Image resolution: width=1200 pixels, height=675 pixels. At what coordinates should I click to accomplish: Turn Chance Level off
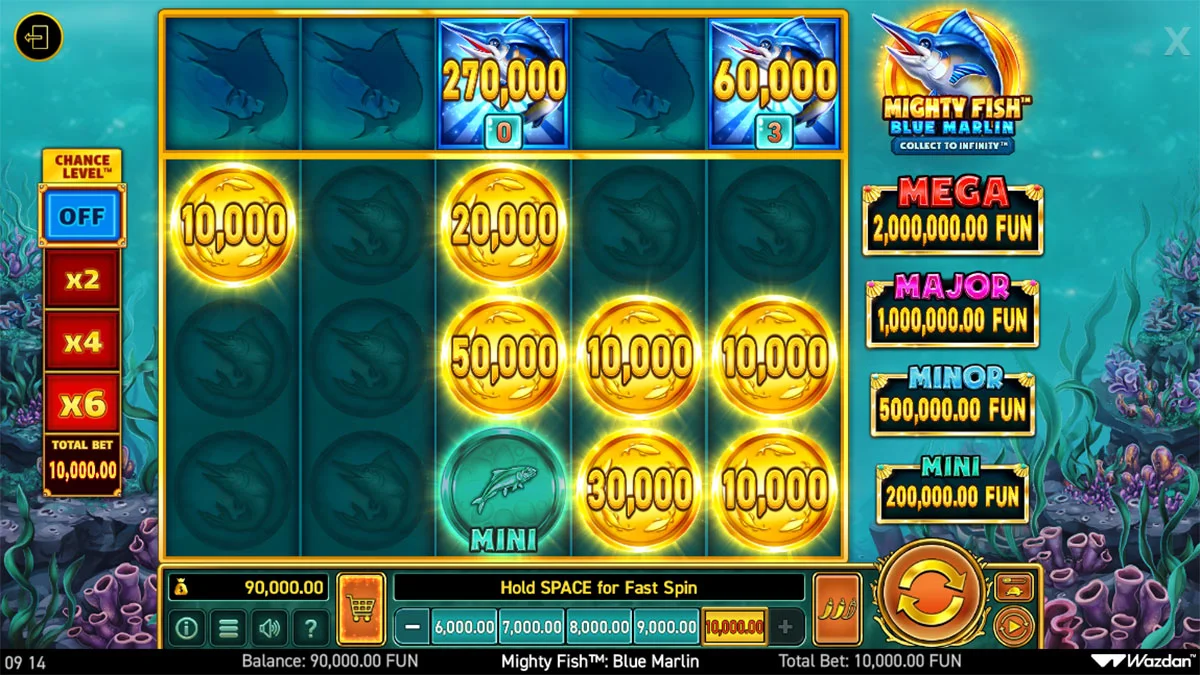(80, 215)
